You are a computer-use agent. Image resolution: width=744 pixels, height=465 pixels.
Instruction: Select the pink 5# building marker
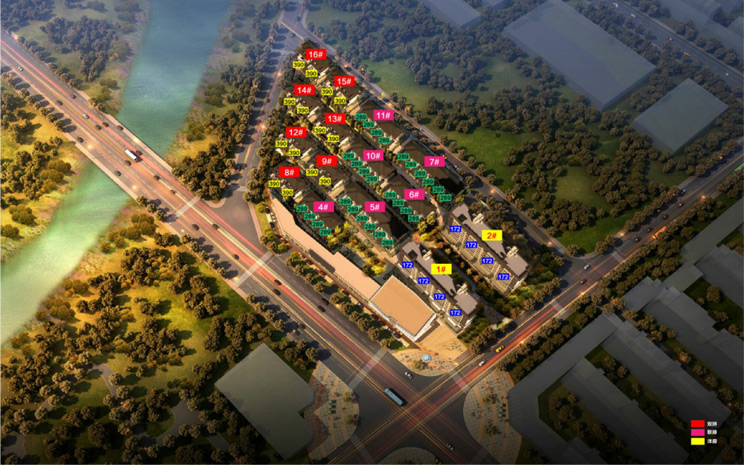[x=375, y=207]
